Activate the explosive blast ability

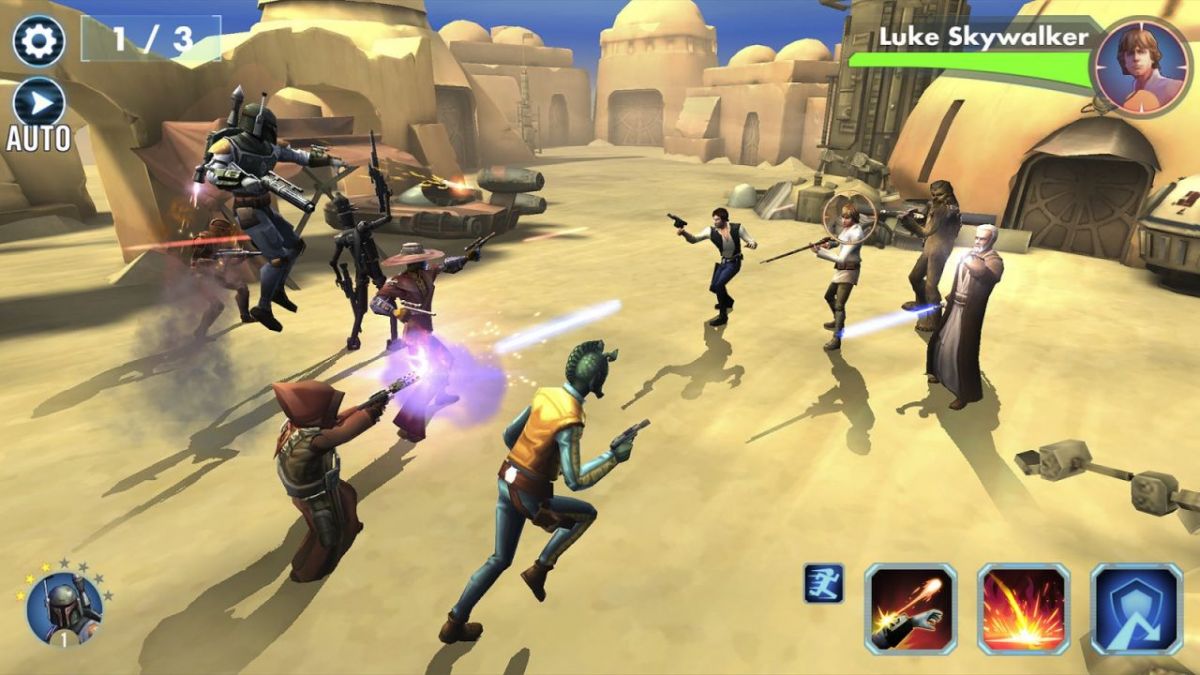click(x=1023, y=609)
